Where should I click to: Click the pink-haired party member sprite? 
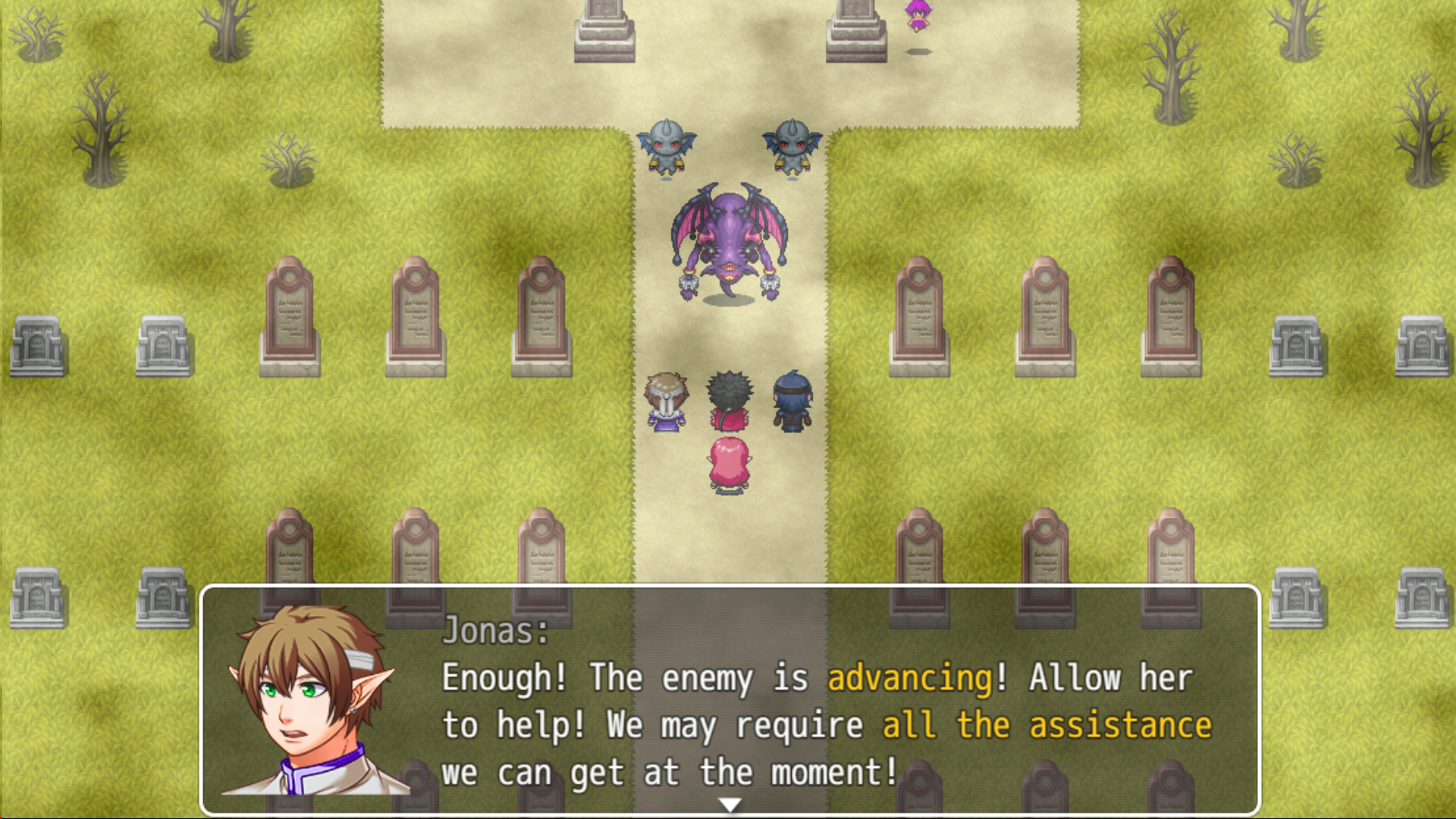click(x=728, y=463)
